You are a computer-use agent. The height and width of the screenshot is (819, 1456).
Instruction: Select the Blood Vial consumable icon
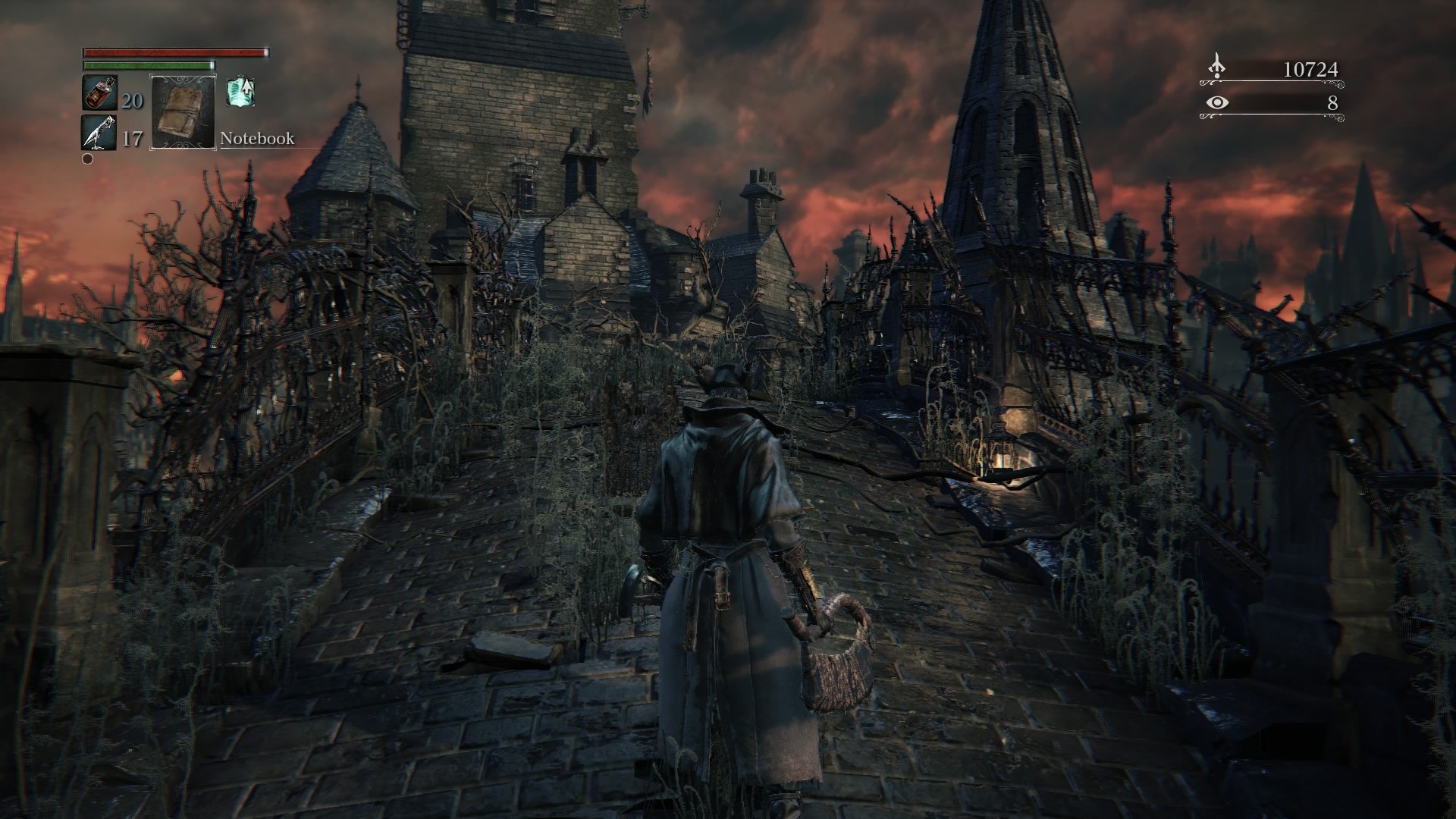(99, 93)
